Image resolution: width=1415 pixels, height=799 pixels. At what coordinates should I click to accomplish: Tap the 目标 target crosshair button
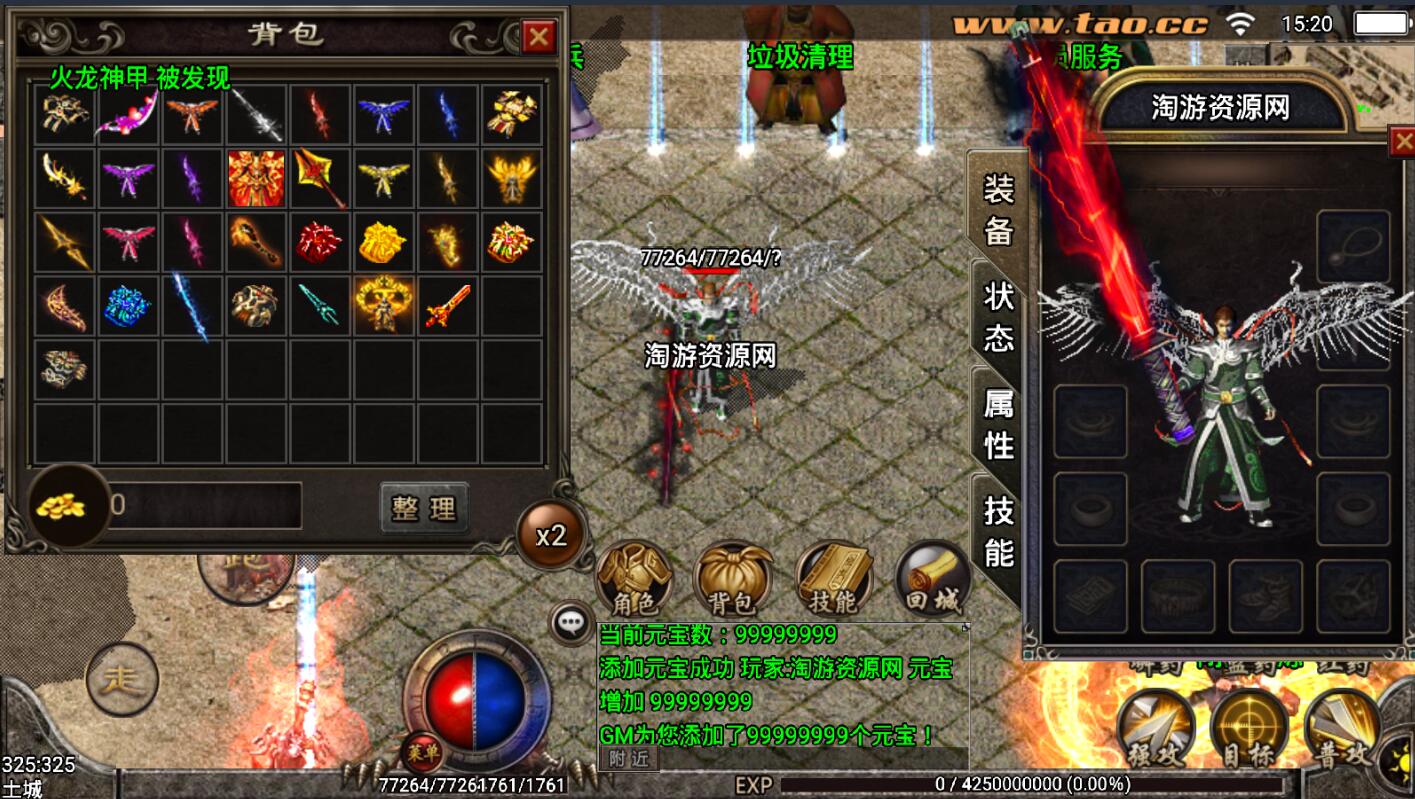(x=1249, y=728)
